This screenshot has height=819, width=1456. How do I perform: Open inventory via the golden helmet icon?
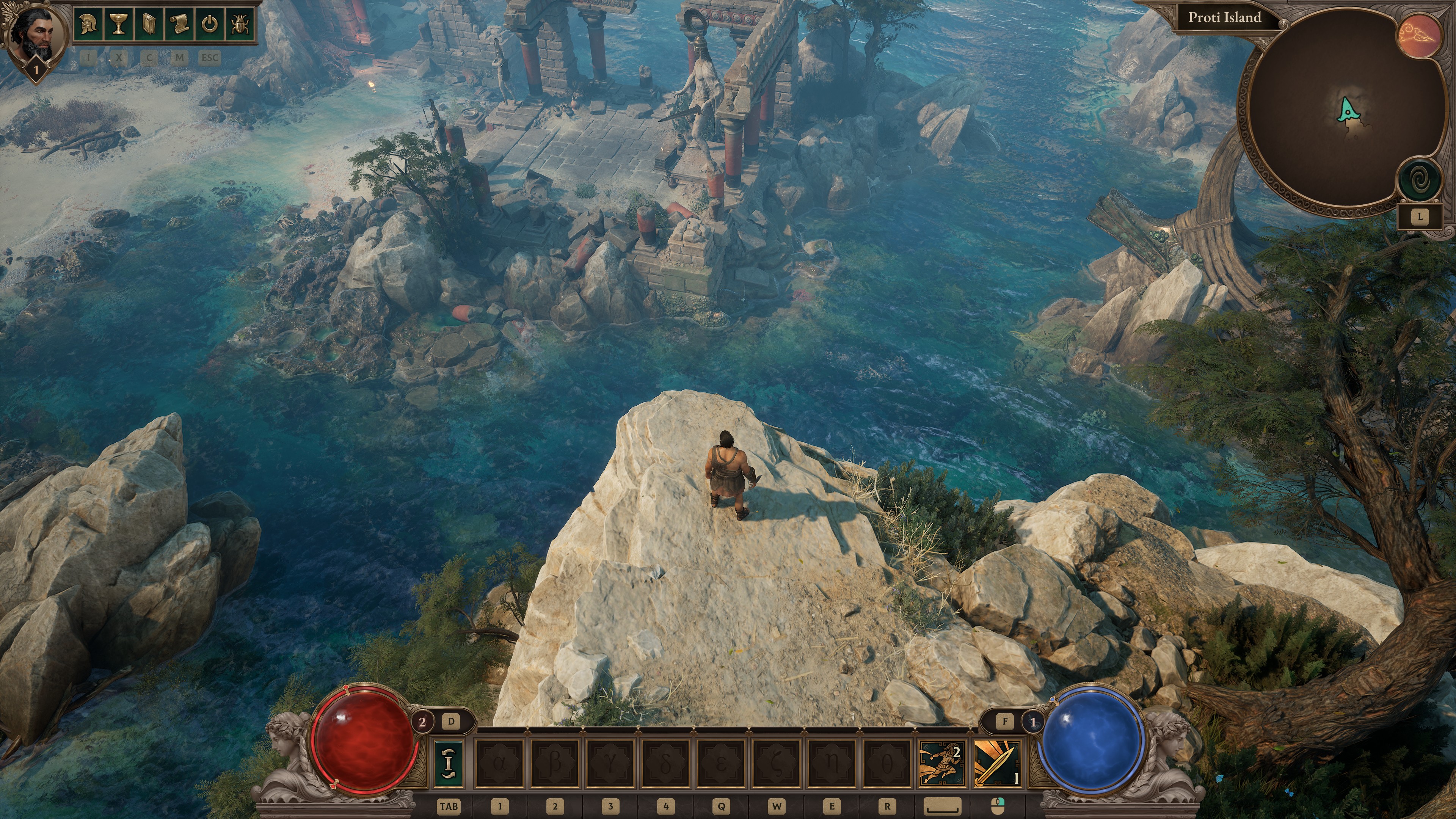coord(88,24)
